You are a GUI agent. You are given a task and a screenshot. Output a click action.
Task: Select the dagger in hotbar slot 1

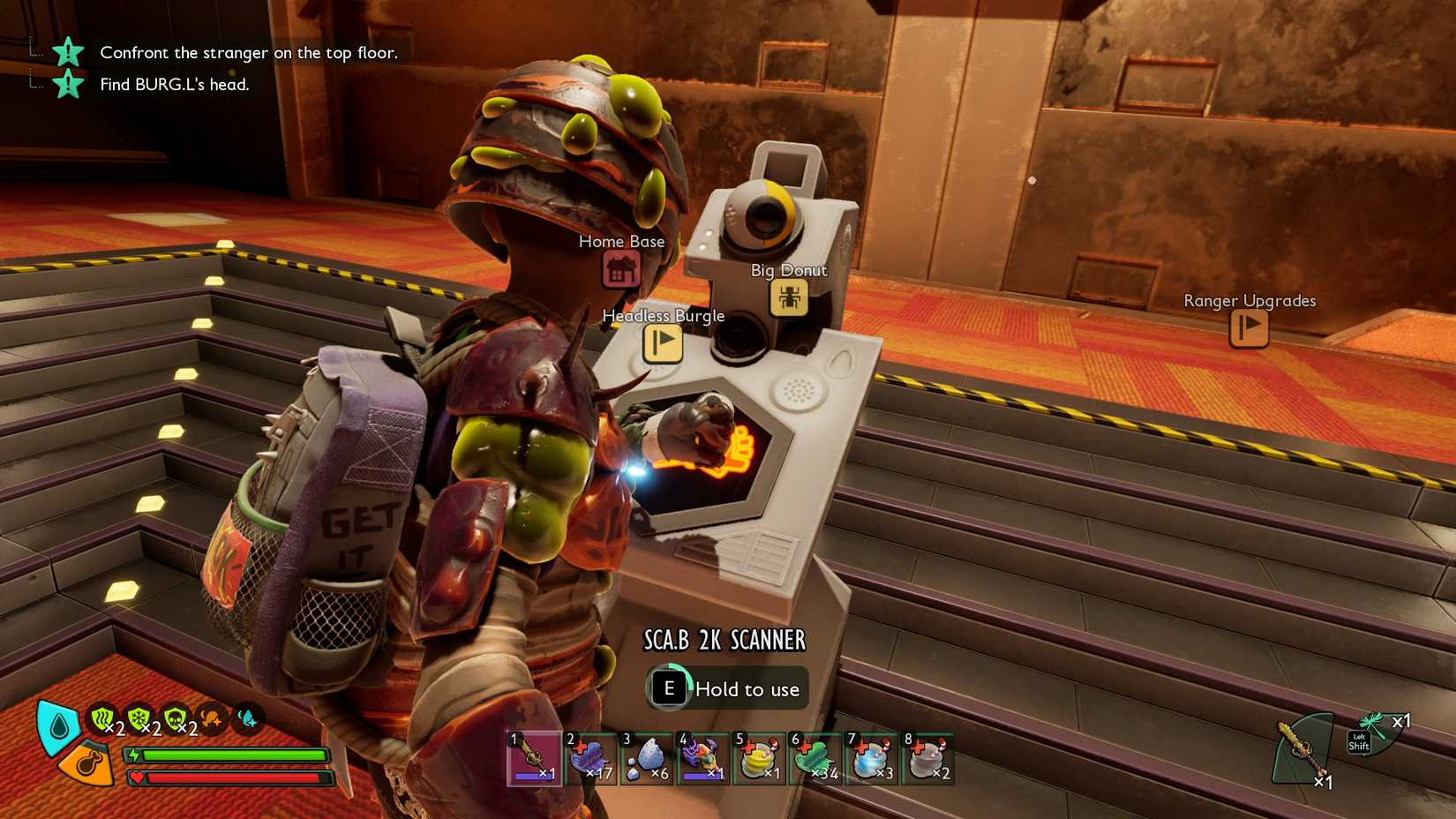534,757
